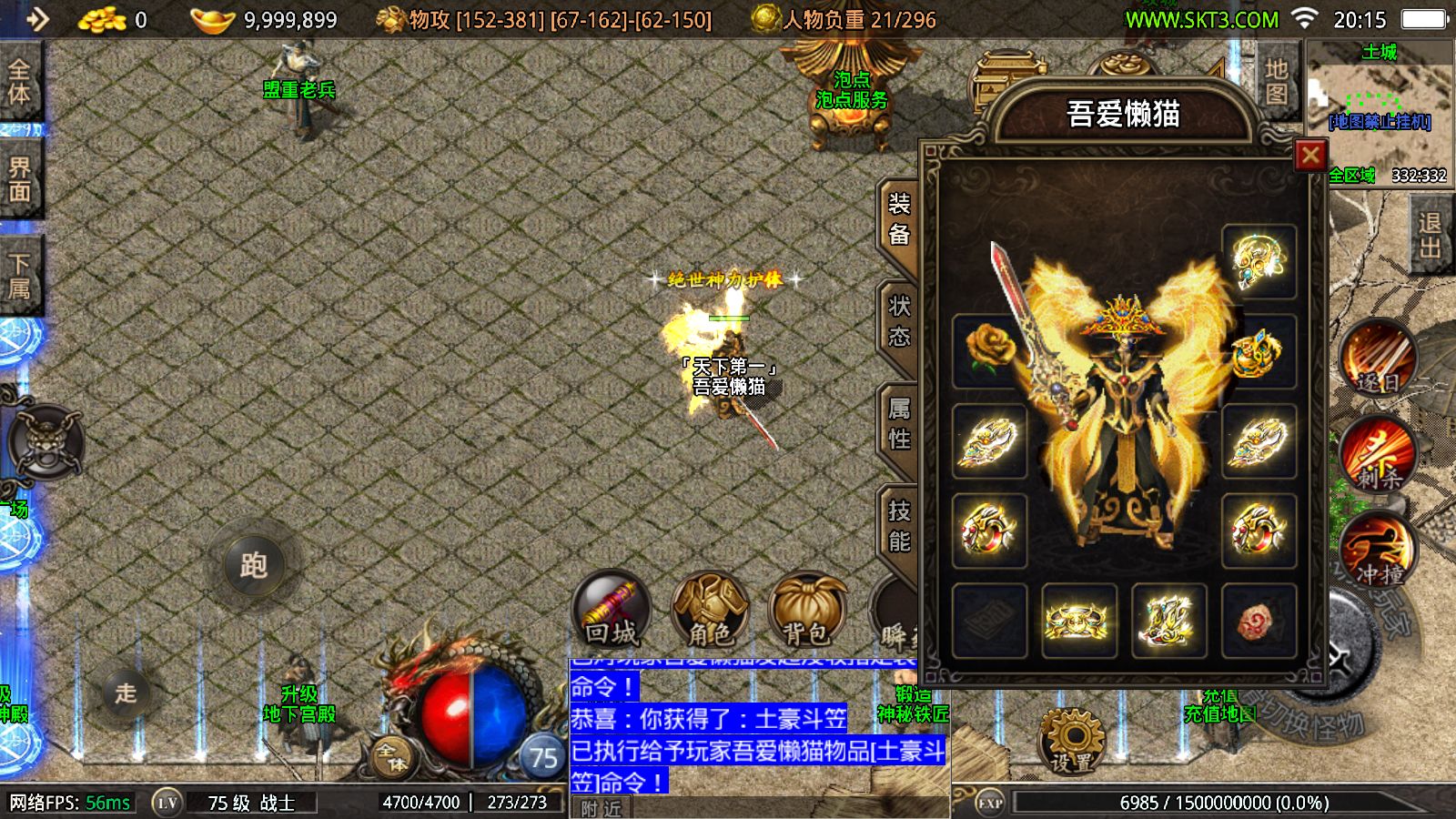The image size is (1456, 819).
Task: Tap the 走 walk button
Action: pos(126,693)
